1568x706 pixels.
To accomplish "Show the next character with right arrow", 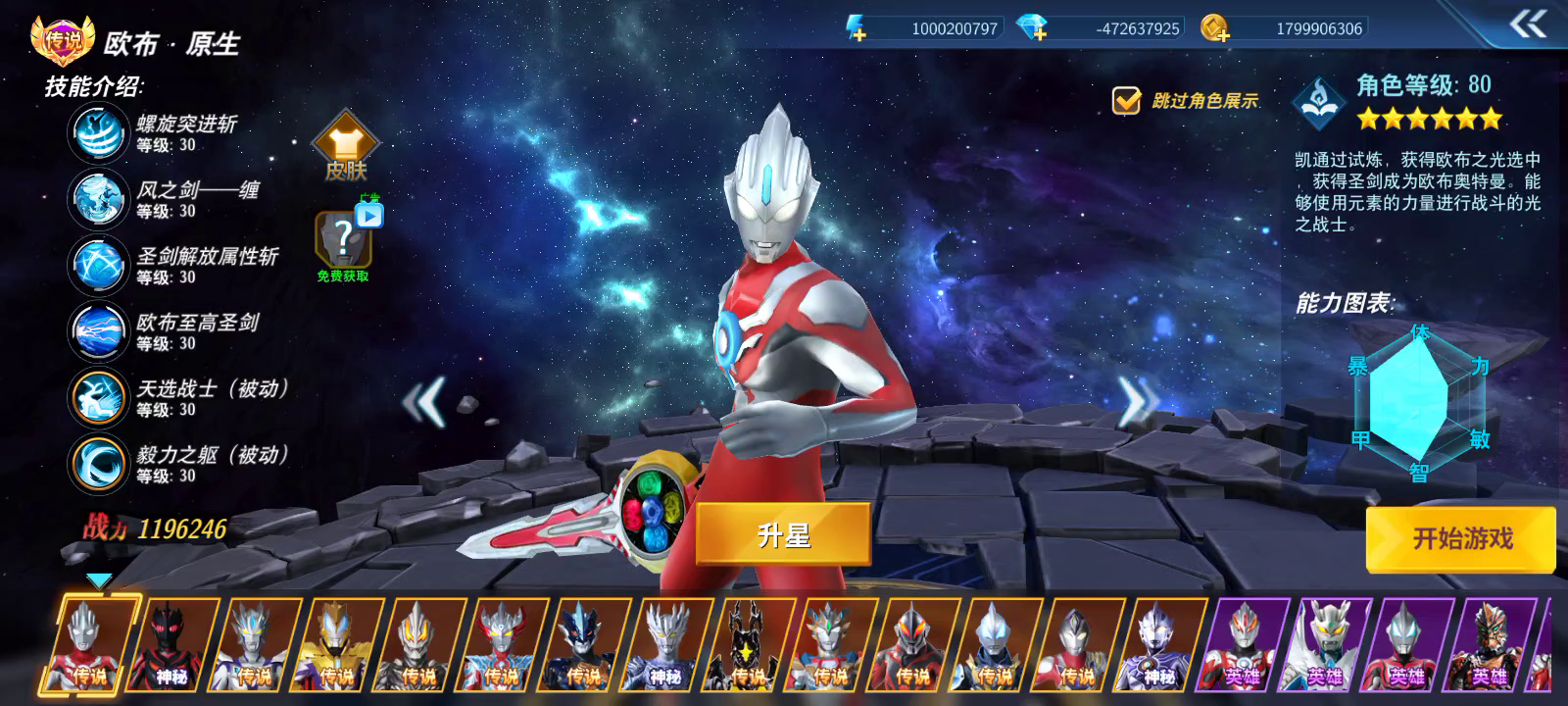I will point(1137,400).
